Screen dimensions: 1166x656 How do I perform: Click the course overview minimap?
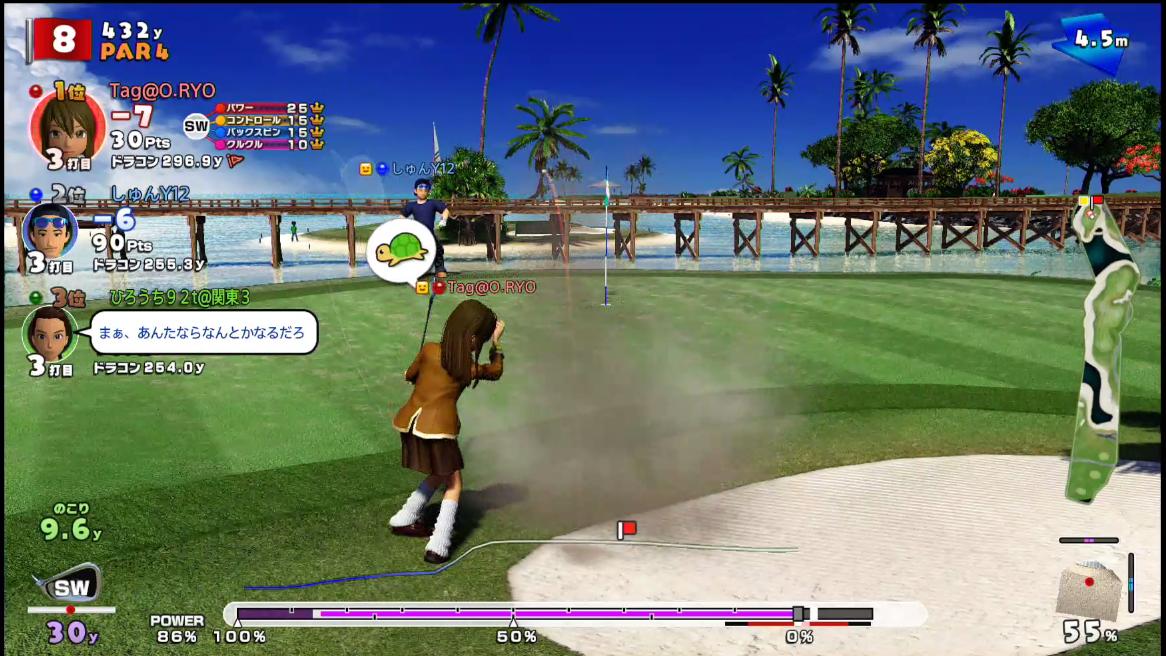(x=1103, y=349)
